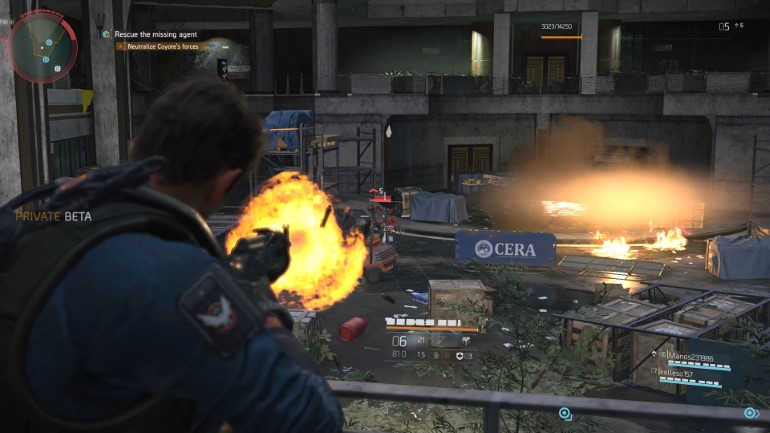Open the circular minimap

point(43,45)
